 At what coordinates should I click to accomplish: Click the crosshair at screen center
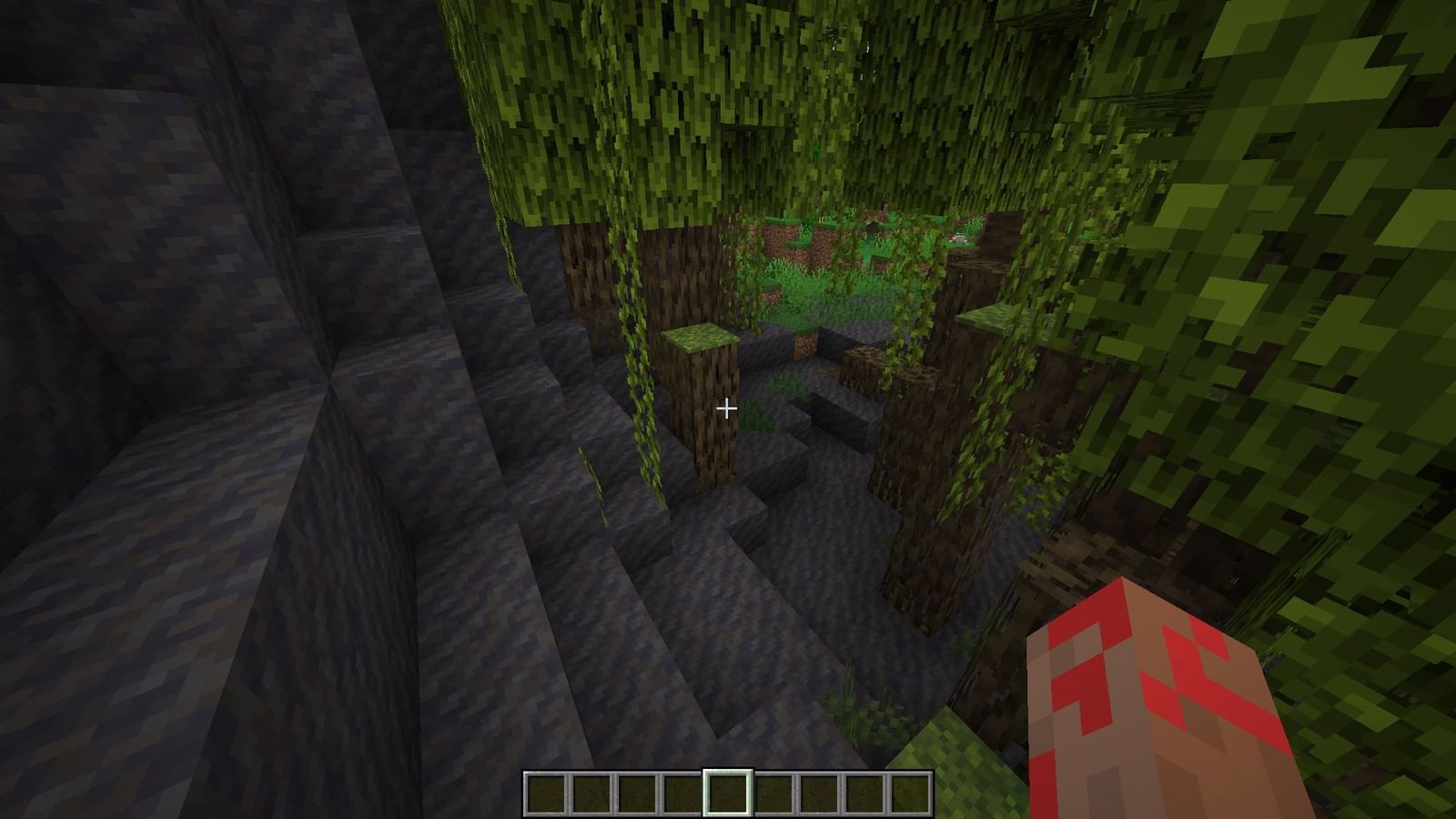(x=728, y=409)
